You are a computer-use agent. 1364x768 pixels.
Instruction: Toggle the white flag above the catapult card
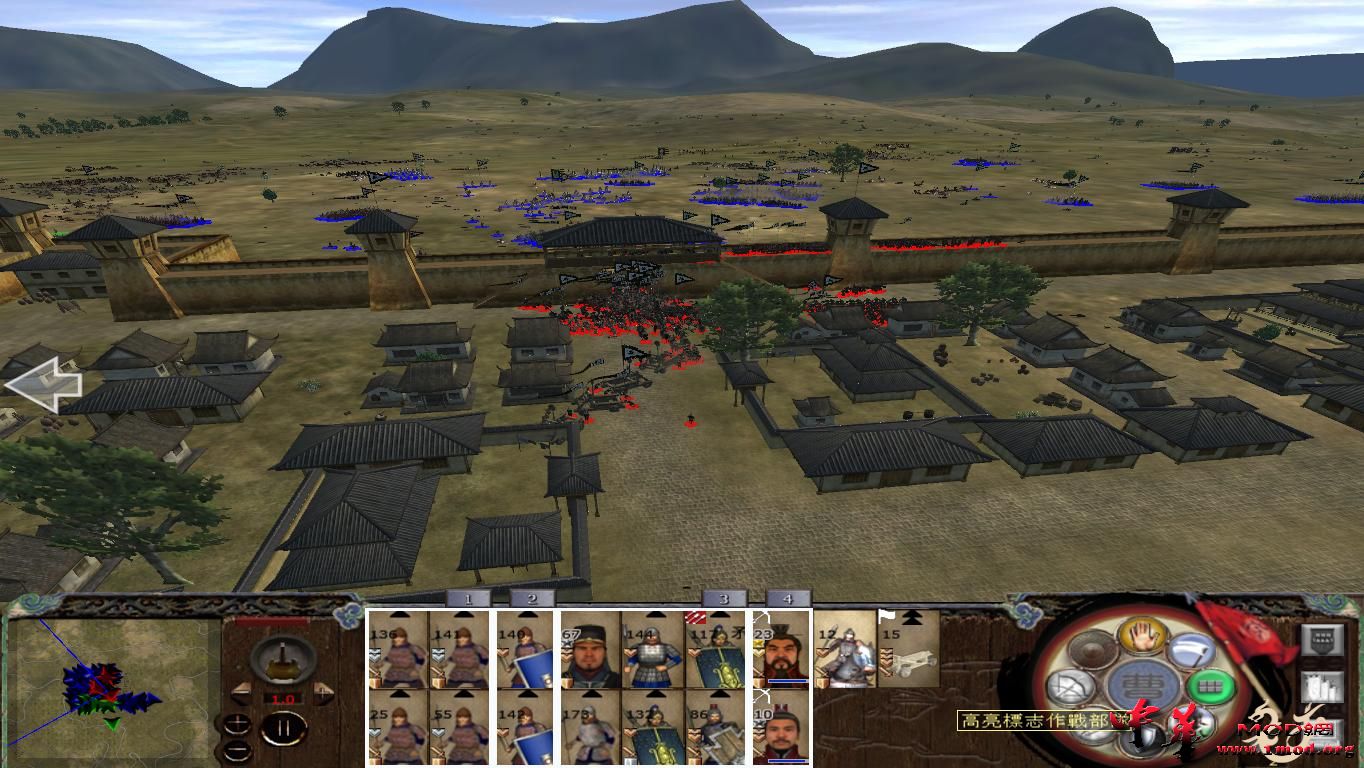(886, 616)
